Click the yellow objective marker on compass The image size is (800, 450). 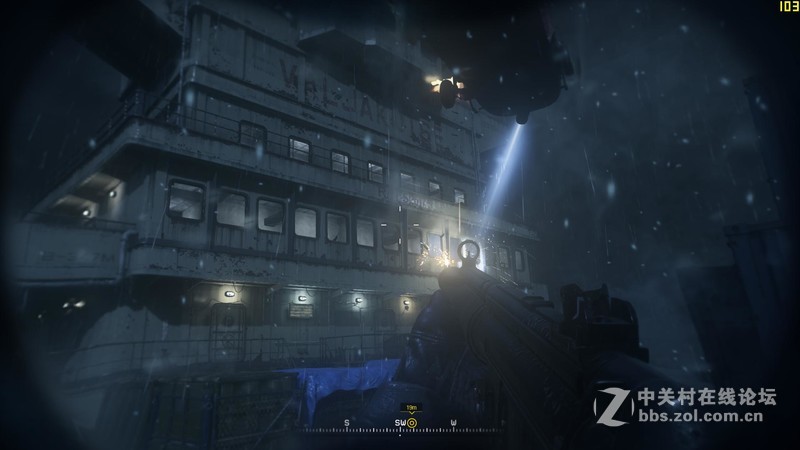412,422
